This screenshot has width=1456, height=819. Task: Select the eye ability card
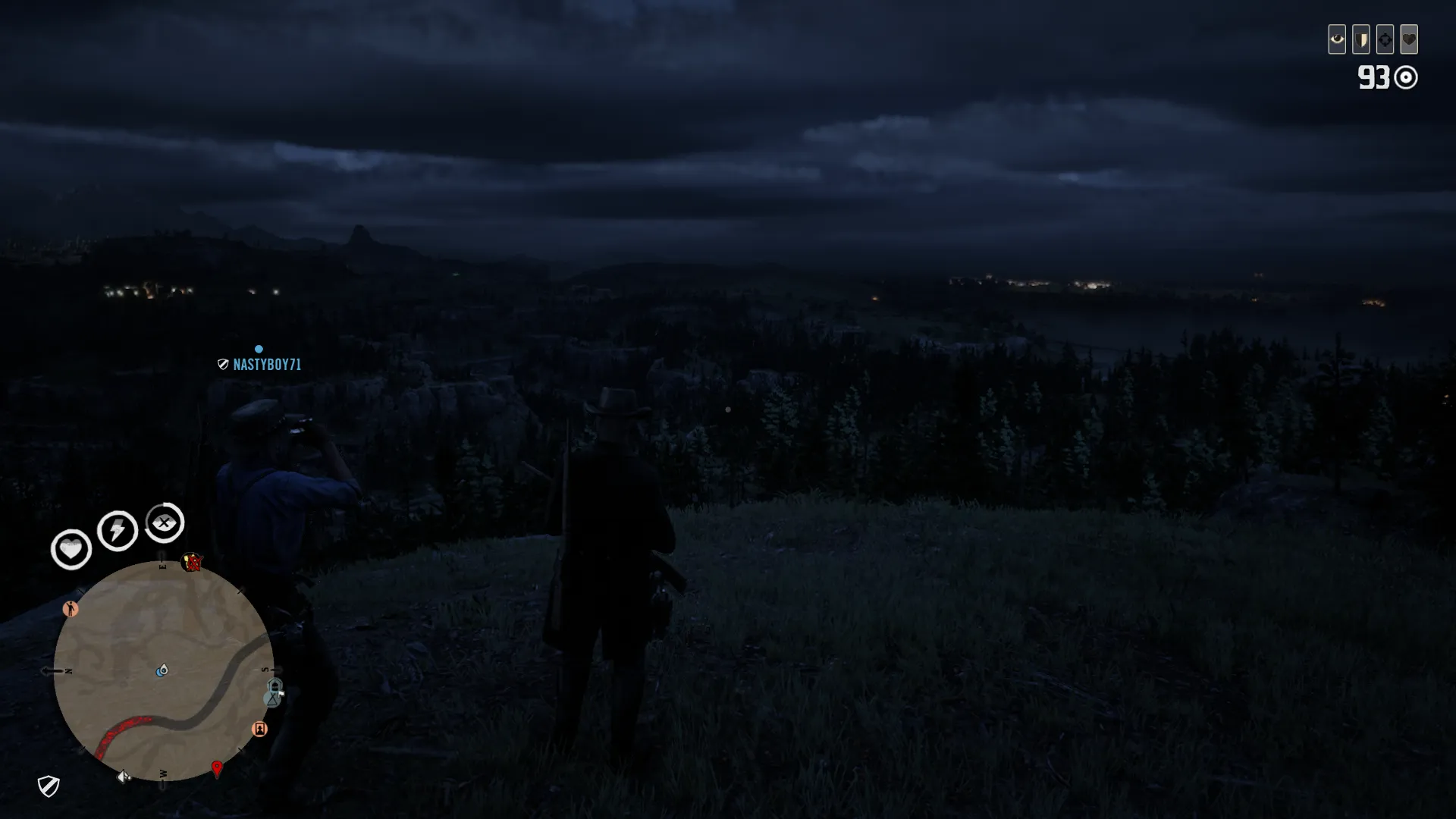(x=1336, y=39)
